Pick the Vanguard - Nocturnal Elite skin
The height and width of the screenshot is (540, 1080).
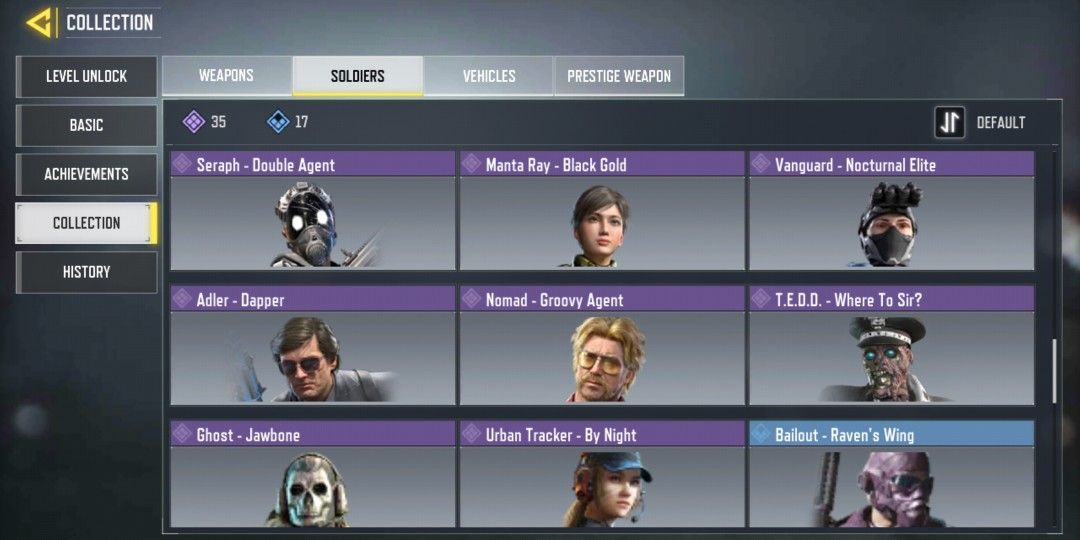[x=891, y=212]
